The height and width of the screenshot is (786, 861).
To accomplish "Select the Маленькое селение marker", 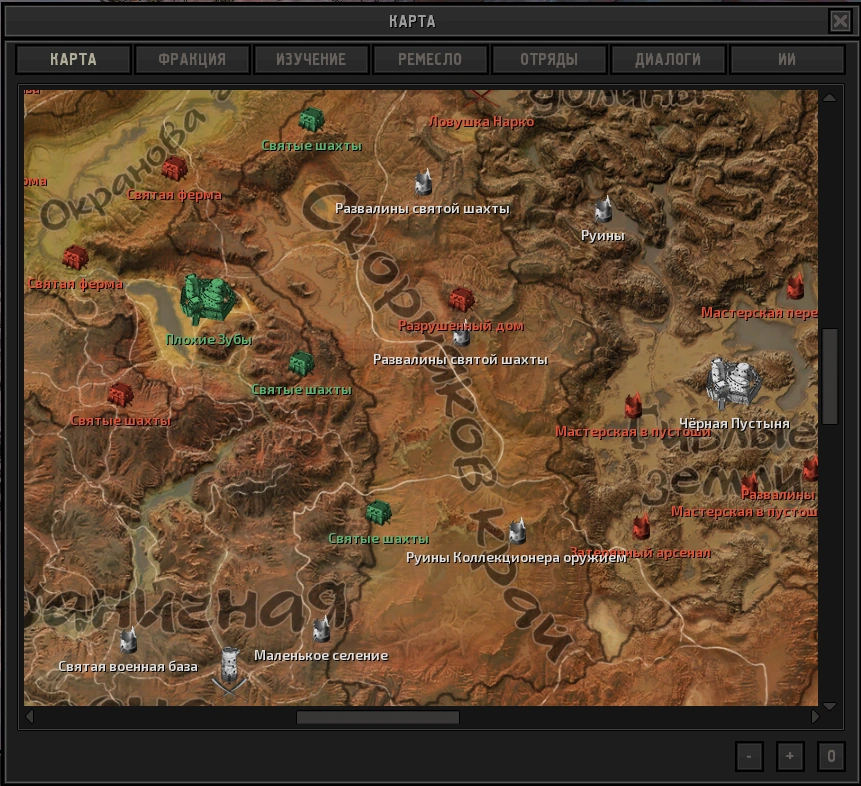I will point(321,630).
